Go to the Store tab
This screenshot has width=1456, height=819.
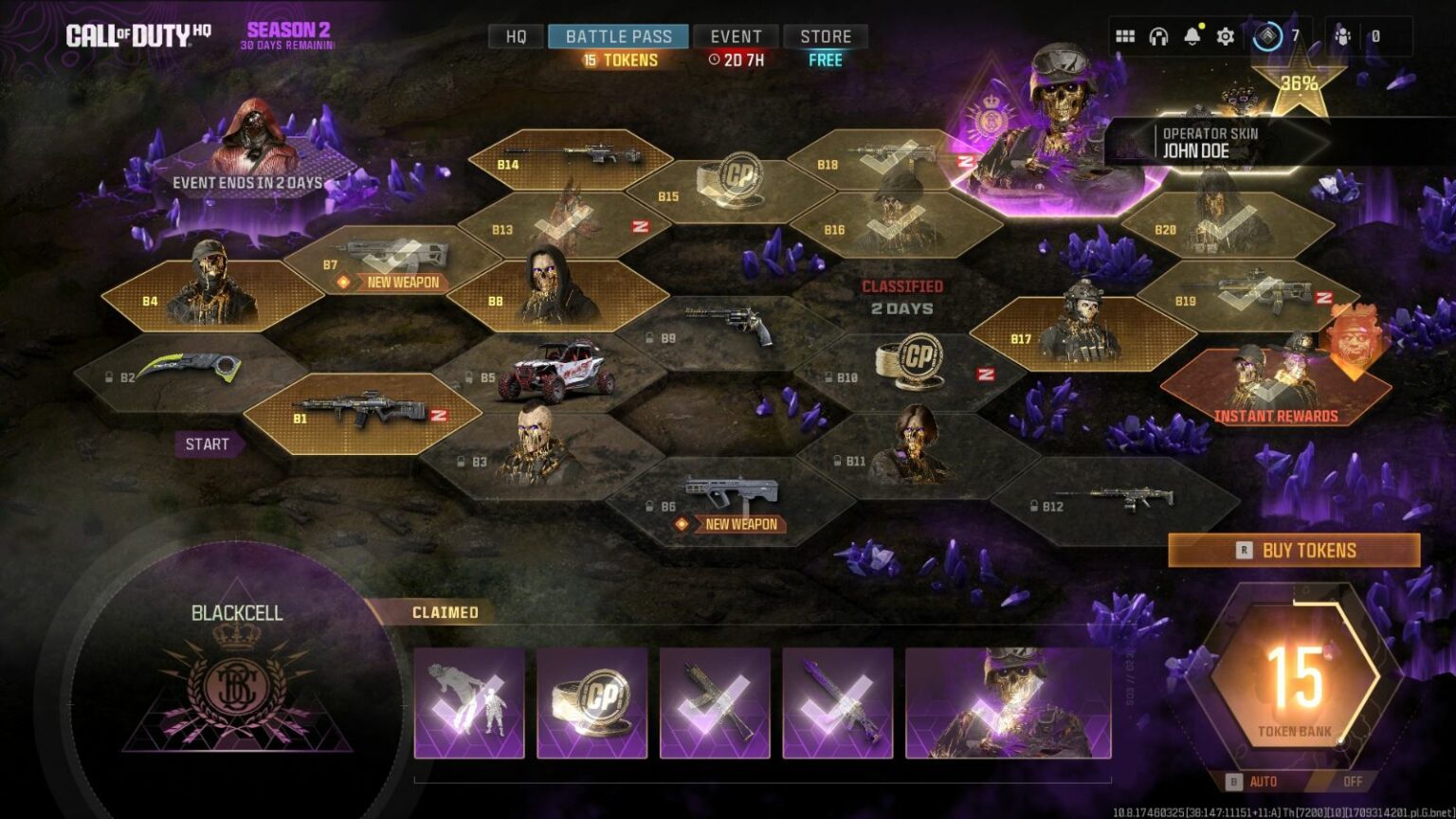click(826, 37)
